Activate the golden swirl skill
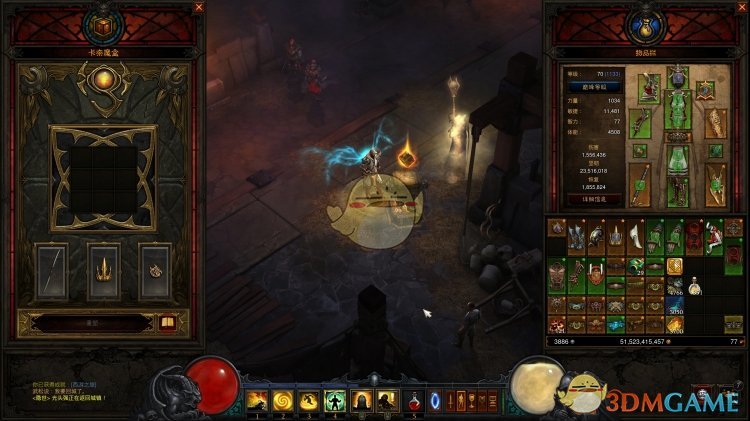750x421 pixels. point(284,401)
